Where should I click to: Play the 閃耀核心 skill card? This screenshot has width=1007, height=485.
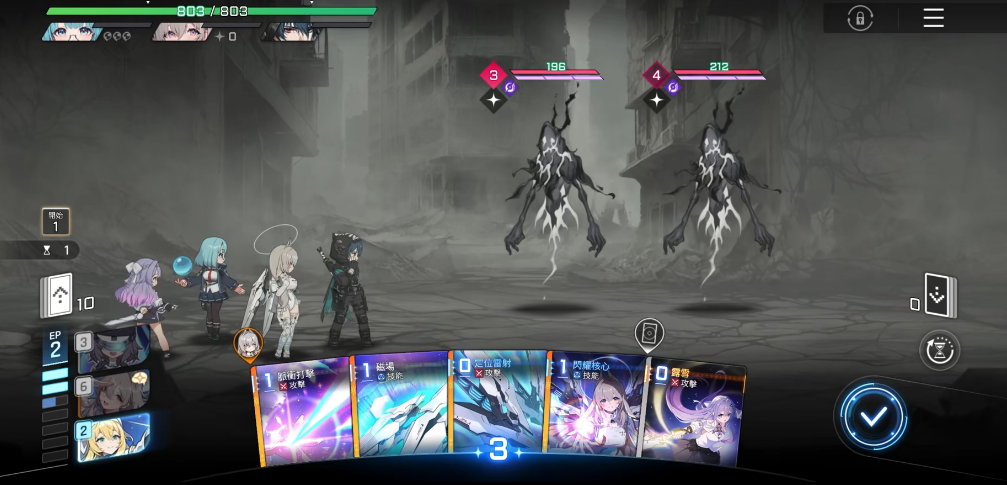(594, 410)
